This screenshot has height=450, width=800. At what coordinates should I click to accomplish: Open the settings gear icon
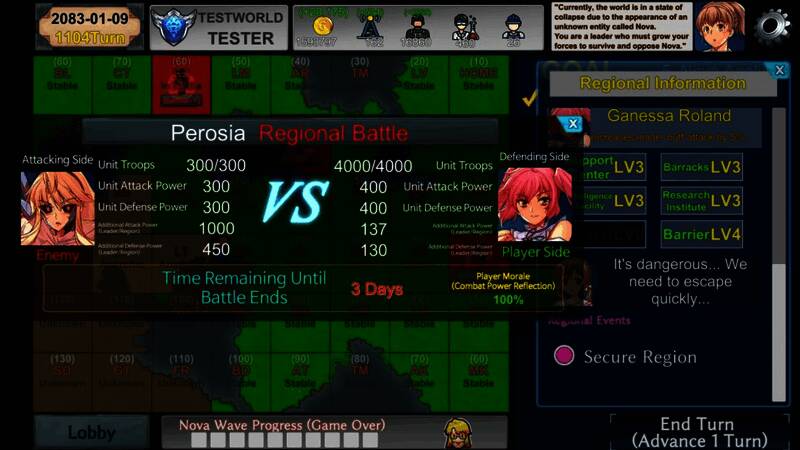[772, 26]
